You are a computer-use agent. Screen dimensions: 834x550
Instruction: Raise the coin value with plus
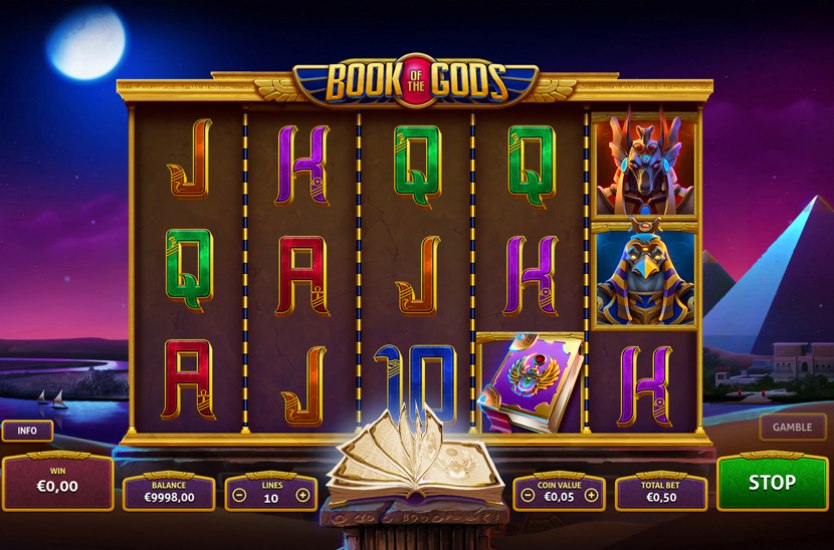coord(591,495)
